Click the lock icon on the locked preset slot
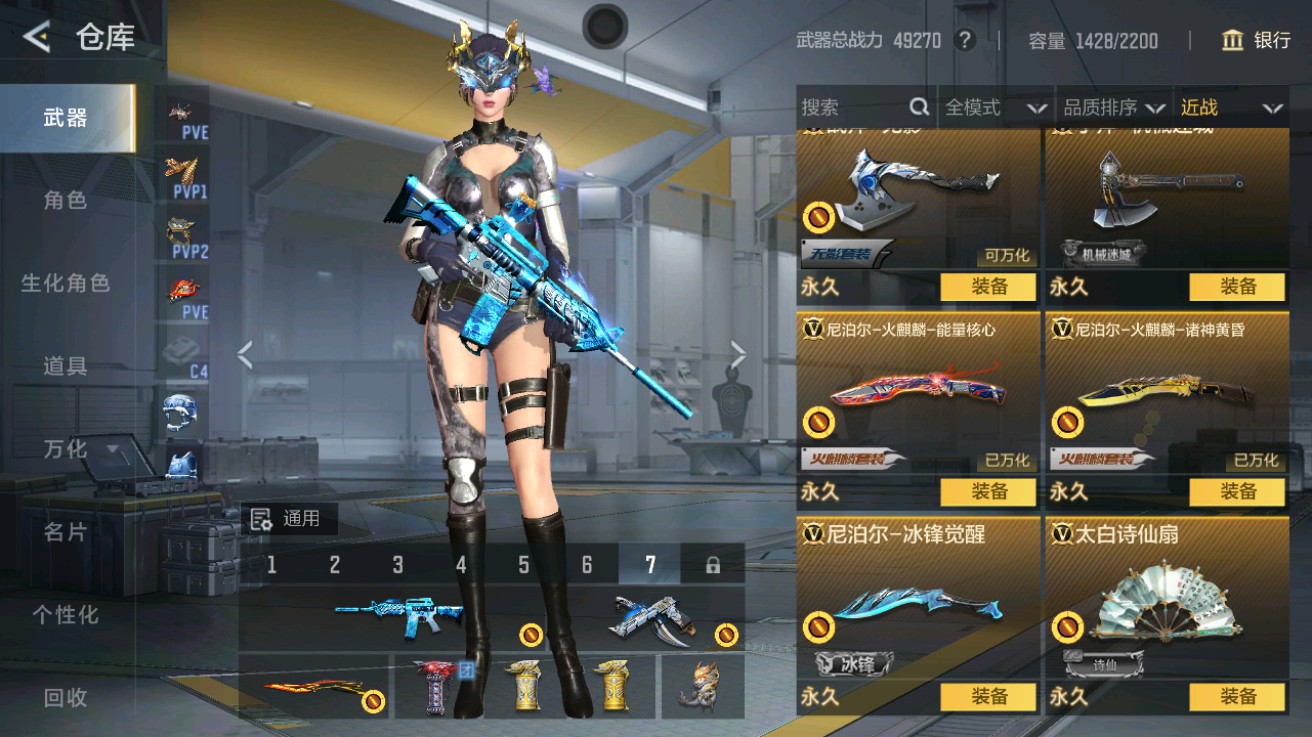This screenshot has height=737, width=1312. click(712, 564)
